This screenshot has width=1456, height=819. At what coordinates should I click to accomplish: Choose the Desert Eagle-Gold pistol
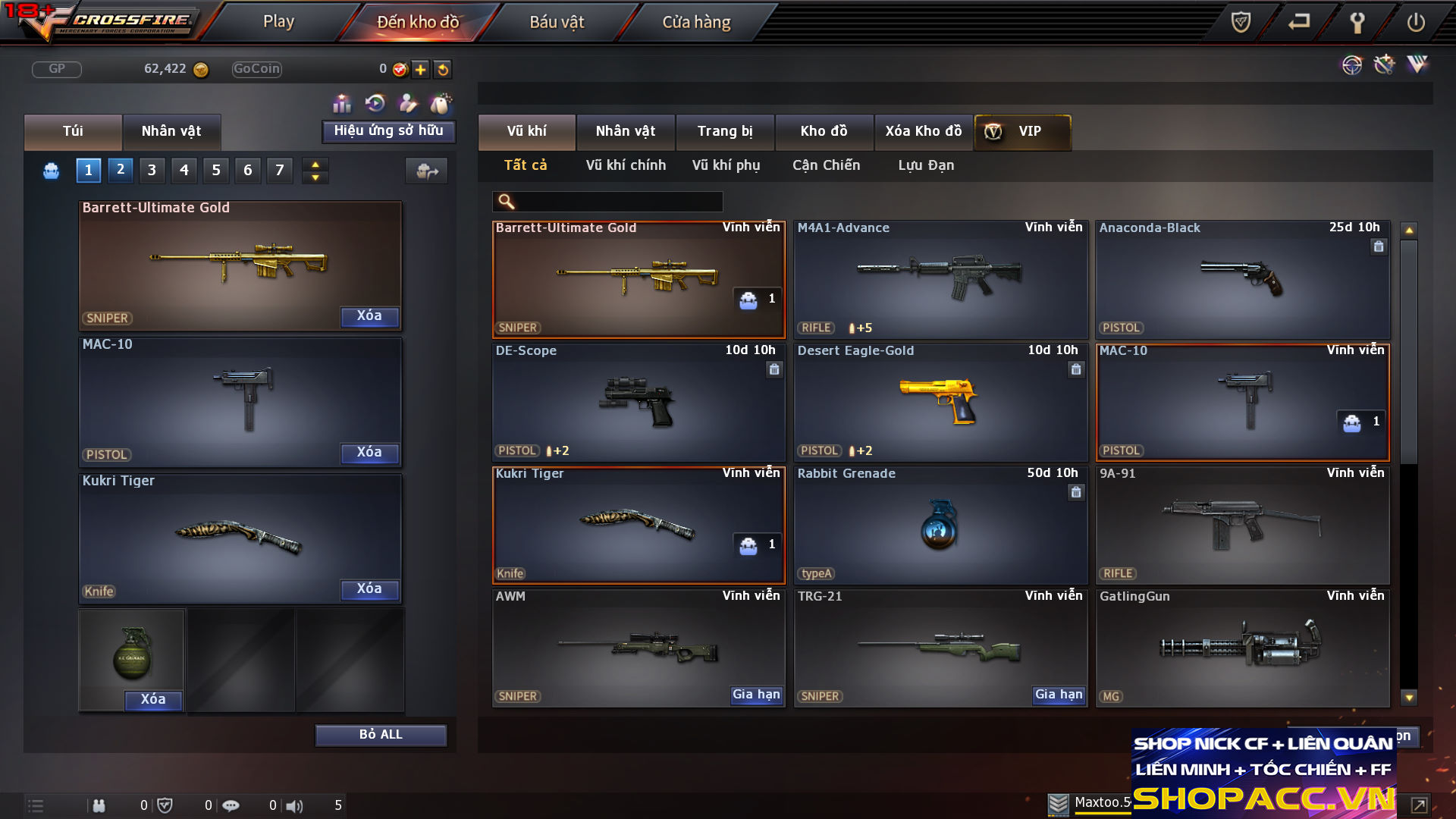coord(940,402)
